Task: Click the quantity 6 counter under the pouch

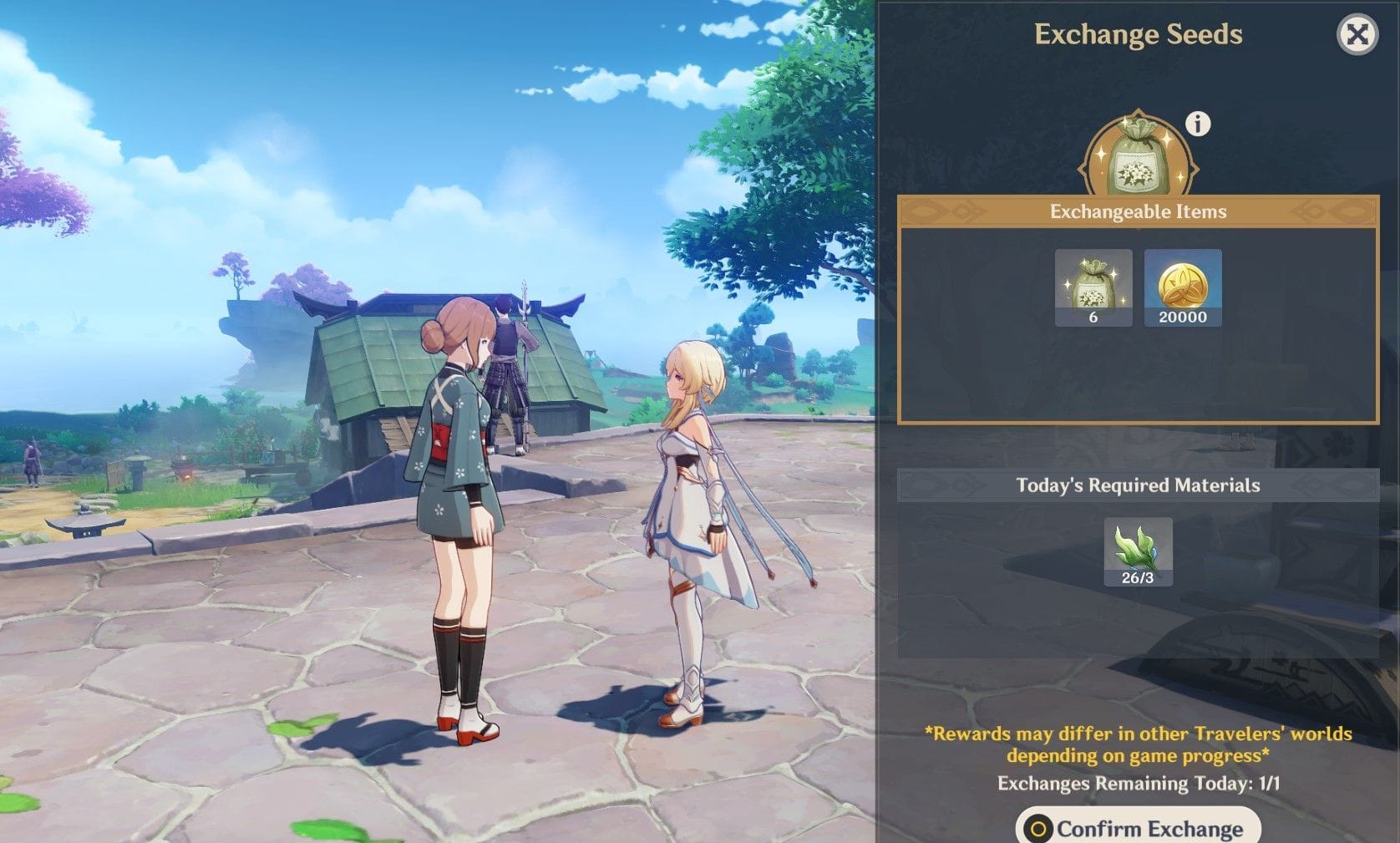Action: click(x=1094, y=317)
